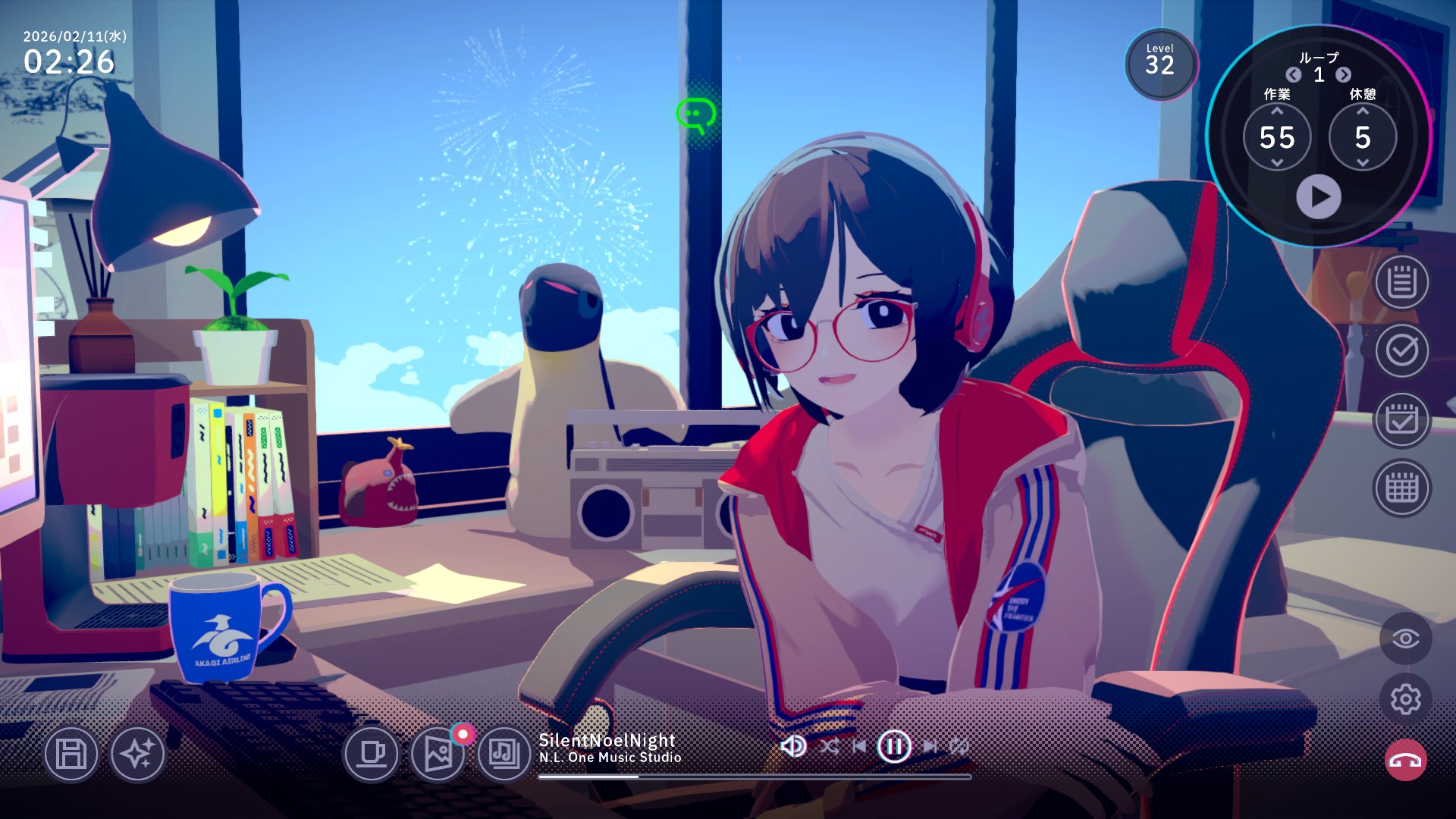Start the pomodoro timer with the play button

(1319, 196)
